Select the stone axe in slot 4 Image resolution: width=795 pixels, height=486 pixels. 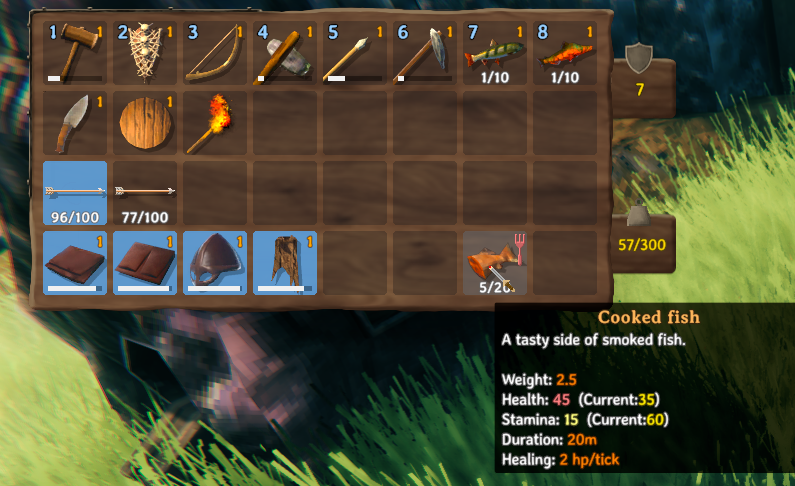tap(285, 53)
